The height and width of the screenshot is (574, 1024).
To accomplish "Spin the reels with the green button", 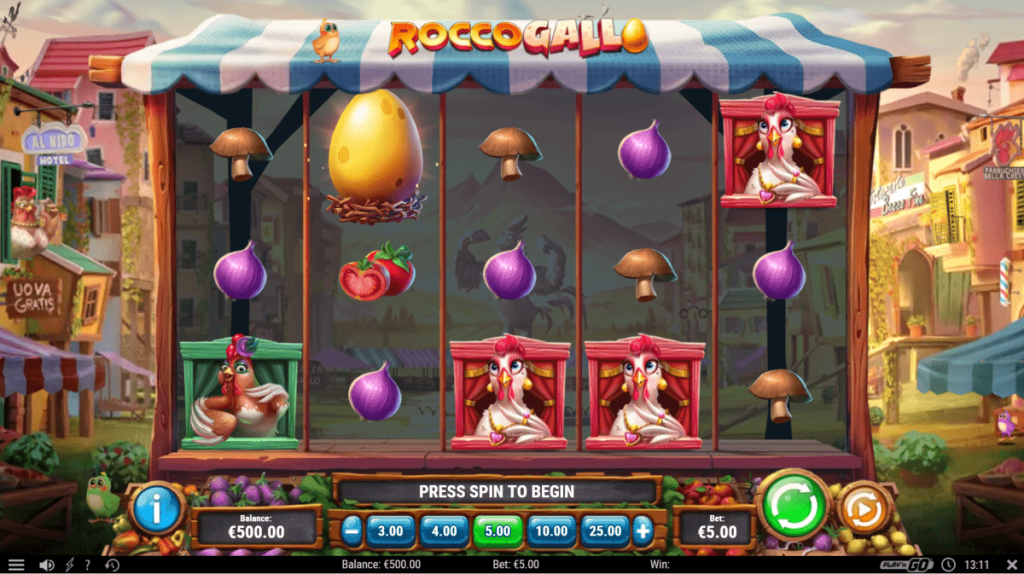I will (x=795, y=505).
